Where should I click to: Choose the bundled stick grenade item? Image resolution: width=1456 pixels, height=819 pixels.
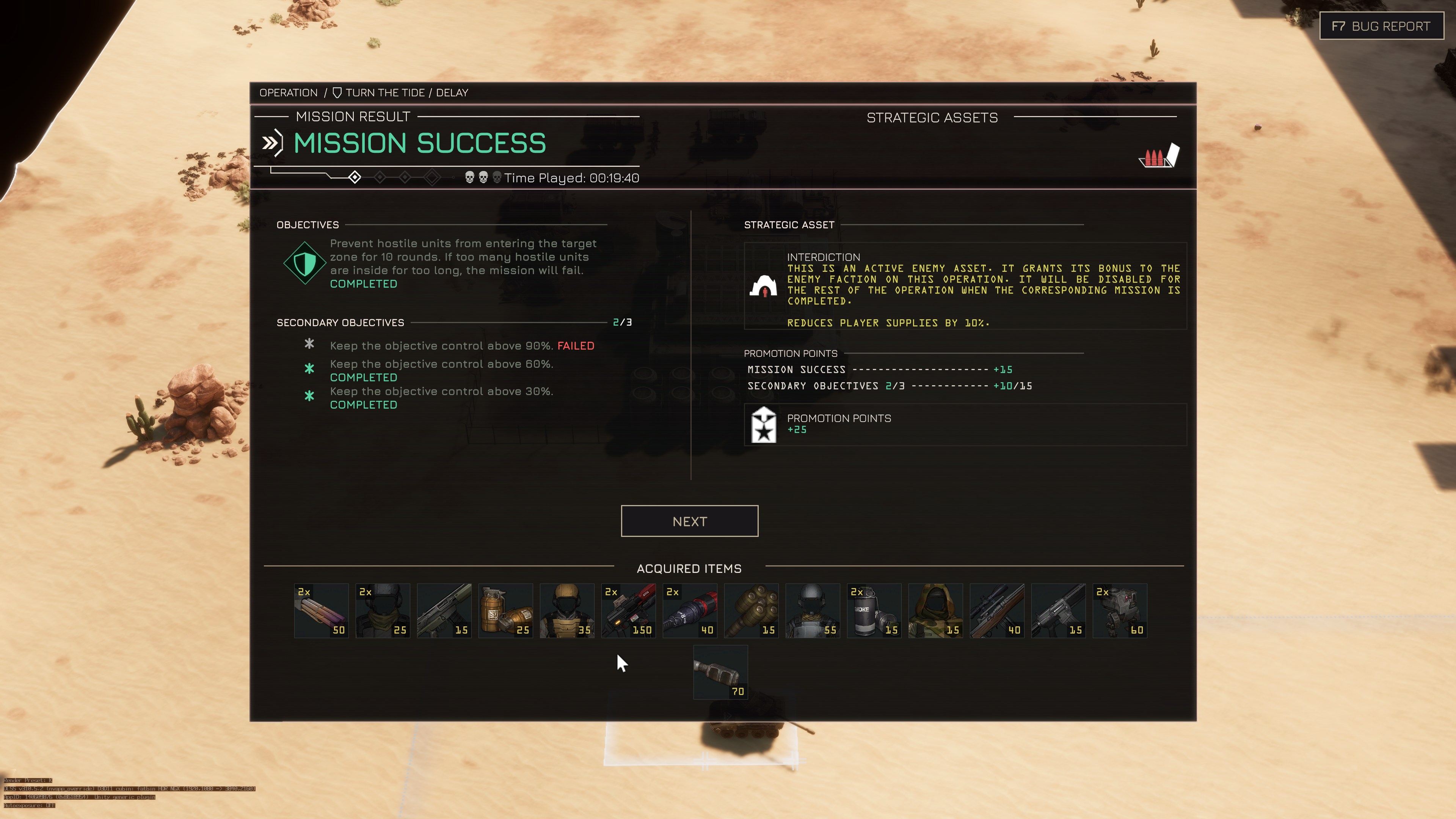(x=751, y=610)
